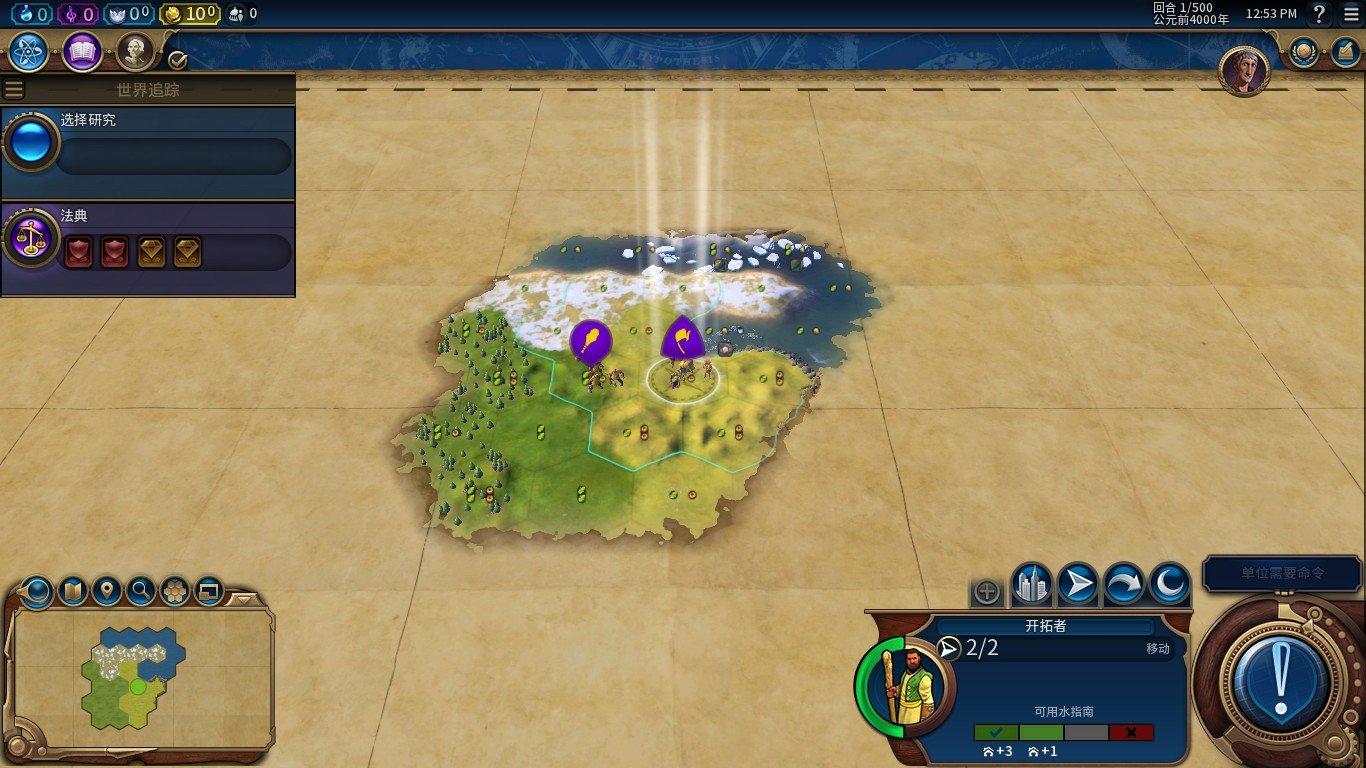1366x768 pixels.
Task: Open the technology tree atom button
Action: [29, 52]
